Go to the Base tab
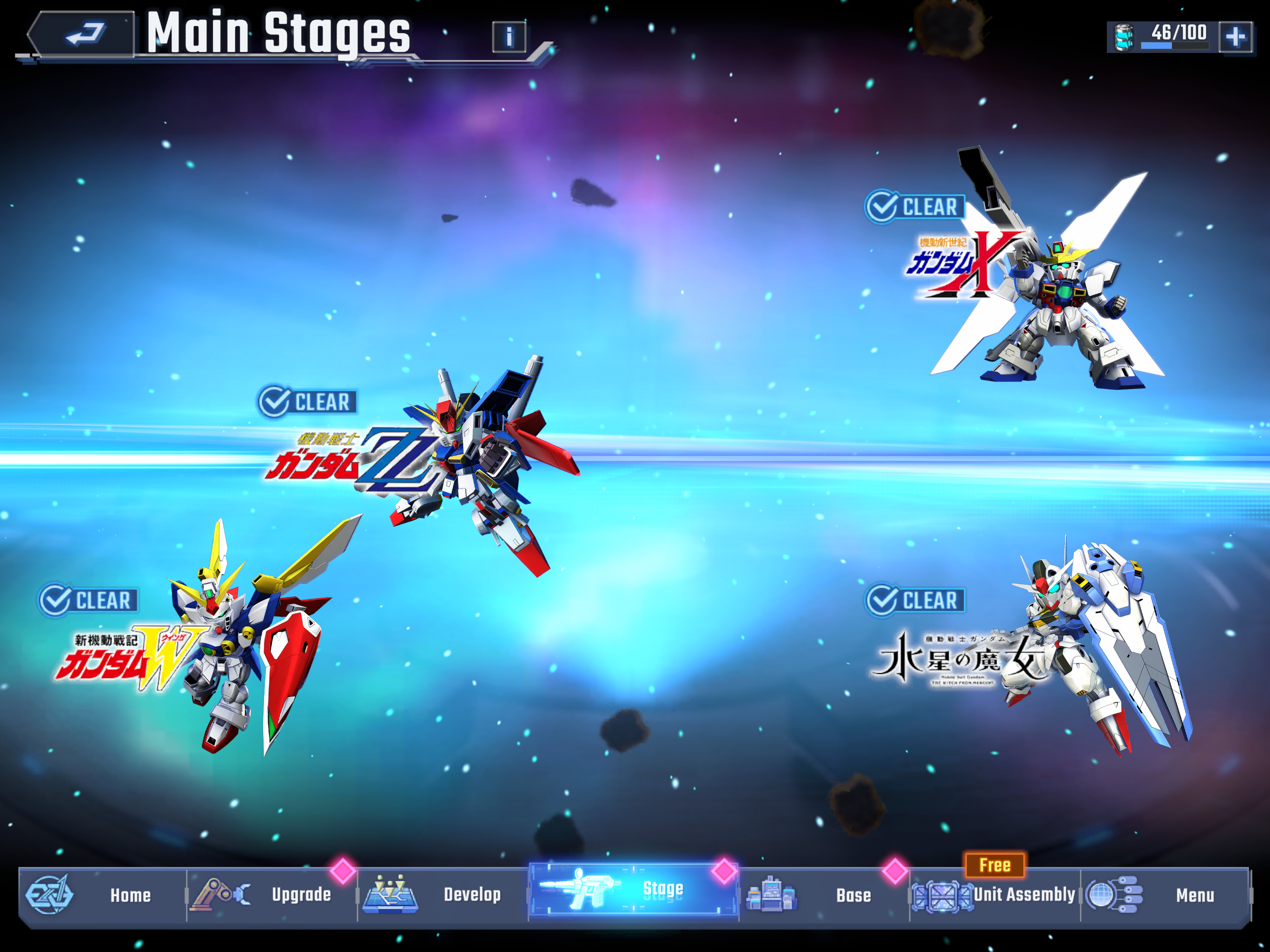Image resolution: width=1270 pixels, height=952 pixels. 823,894
